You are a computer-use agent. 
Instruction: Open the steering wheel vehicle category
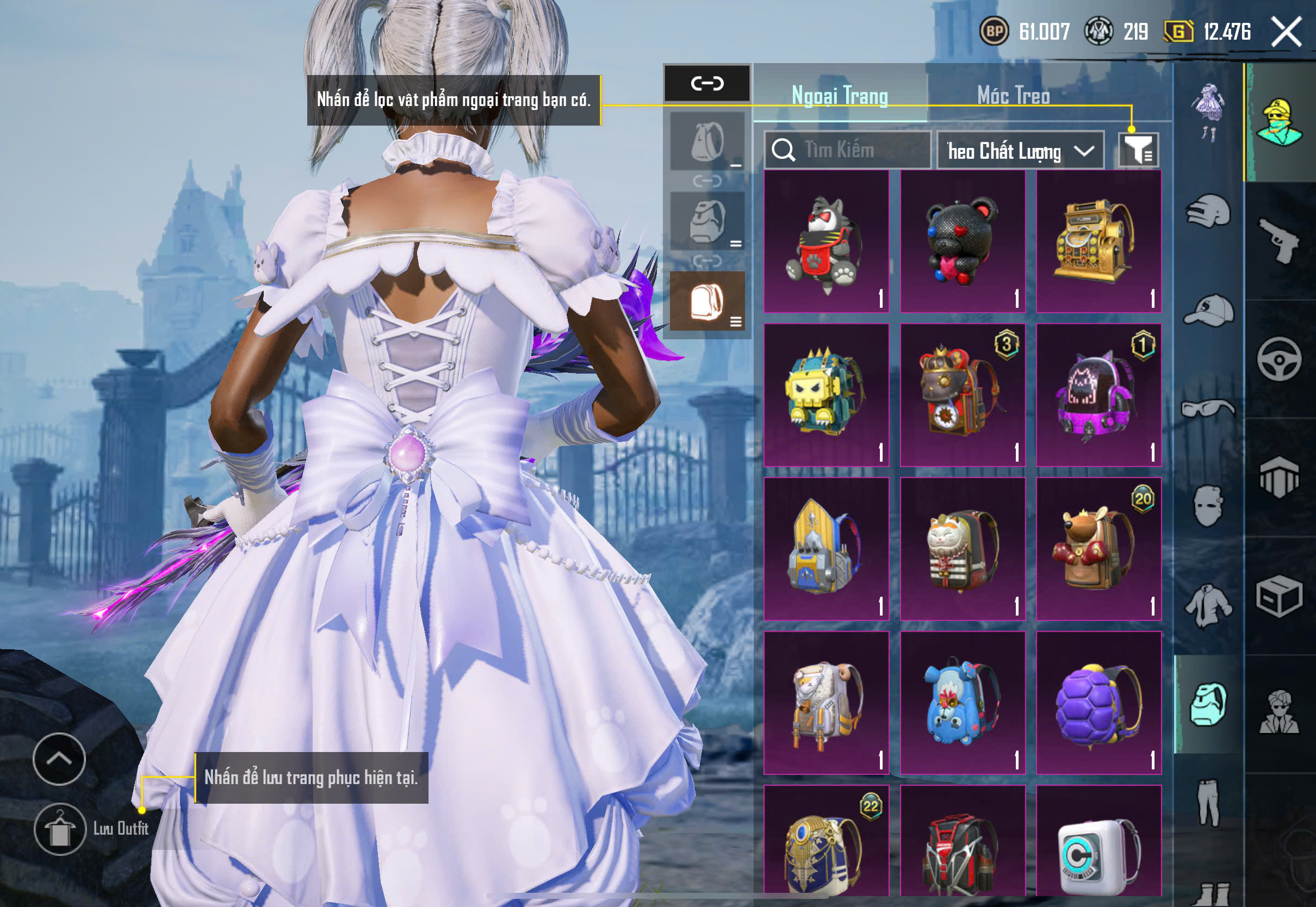coord(1279,359)
